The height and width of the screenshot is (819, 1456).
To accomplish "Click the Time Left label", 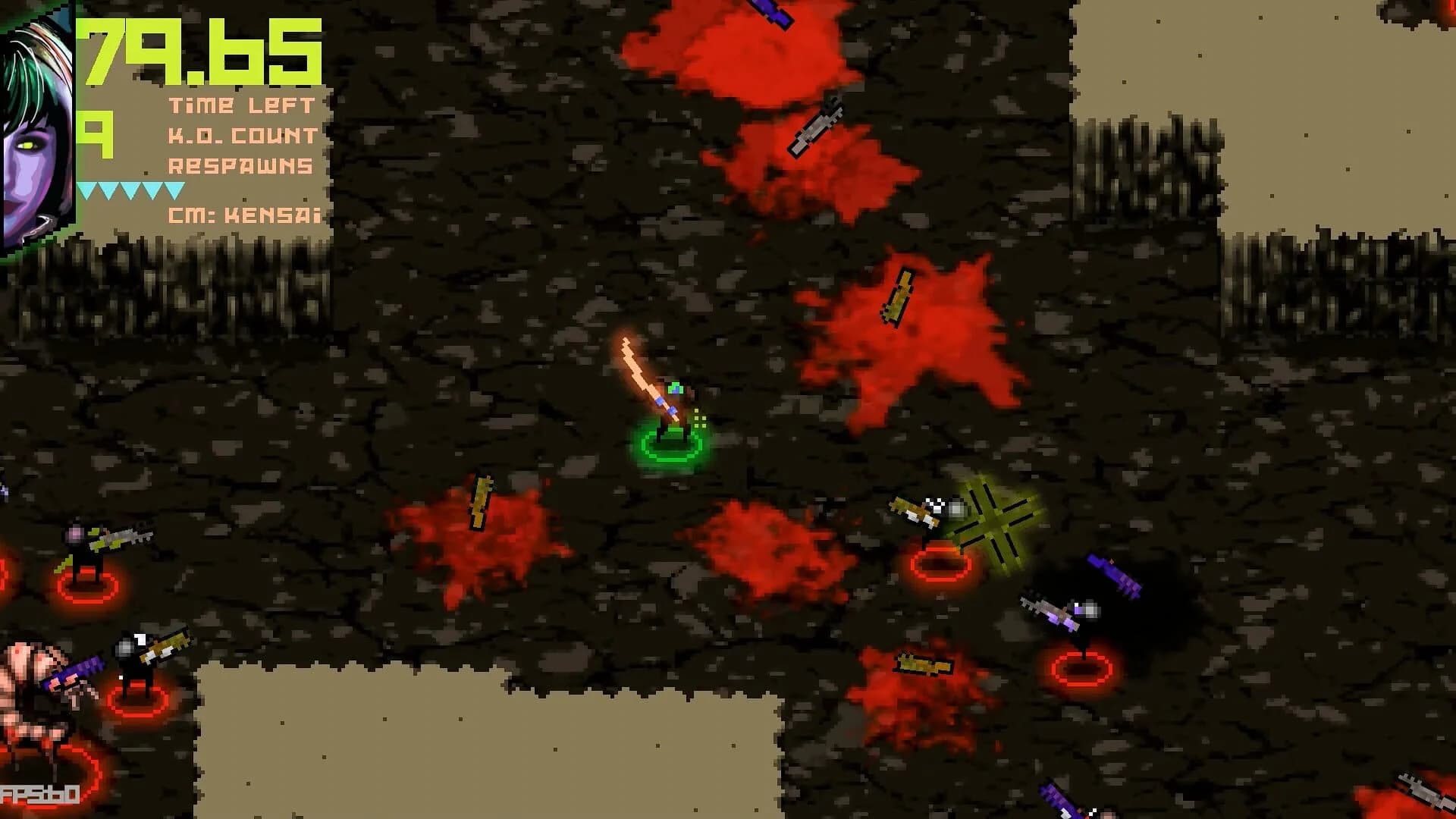I will (x=243, y=106).
